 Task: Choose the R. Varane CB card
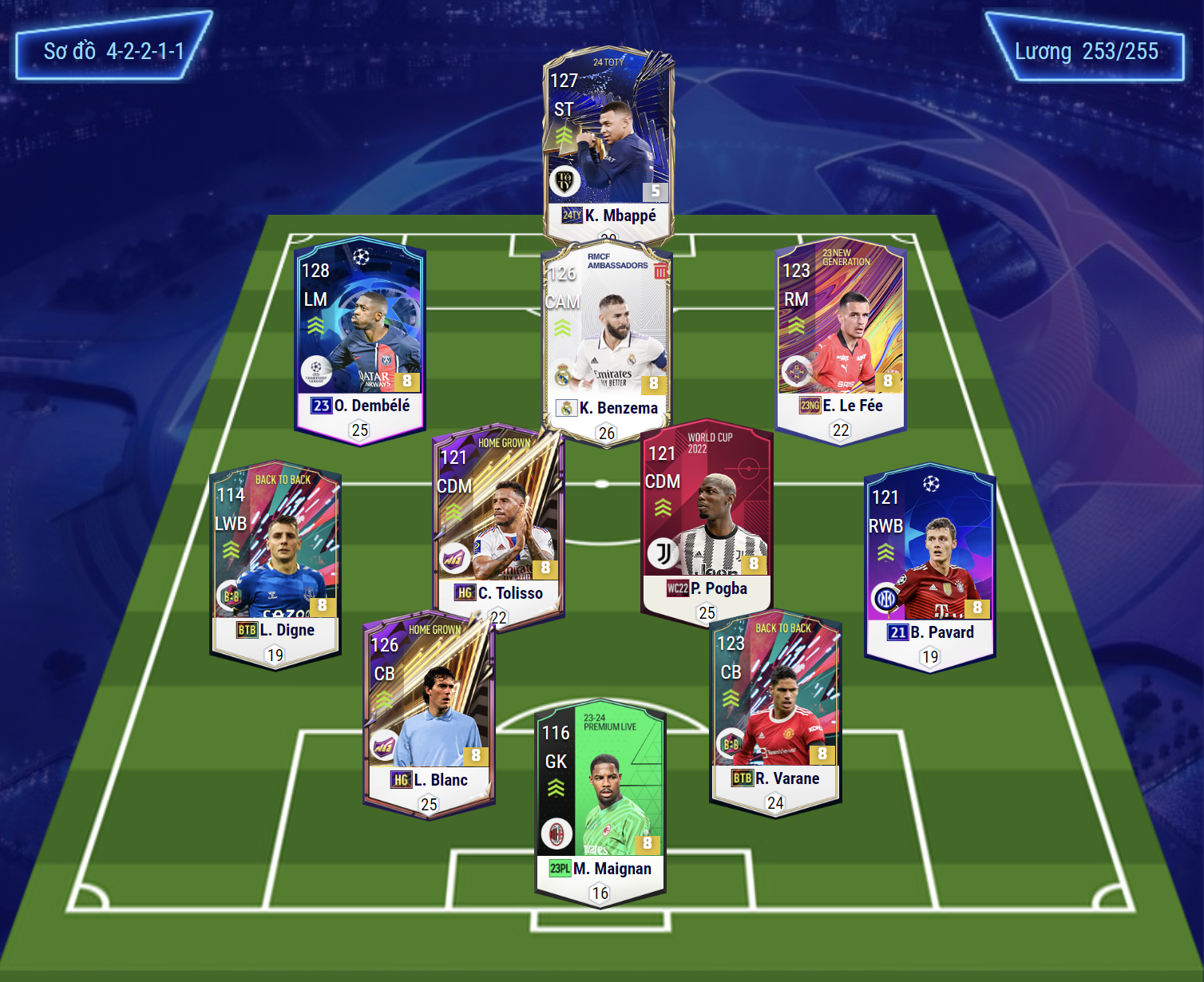coord(775,707)
